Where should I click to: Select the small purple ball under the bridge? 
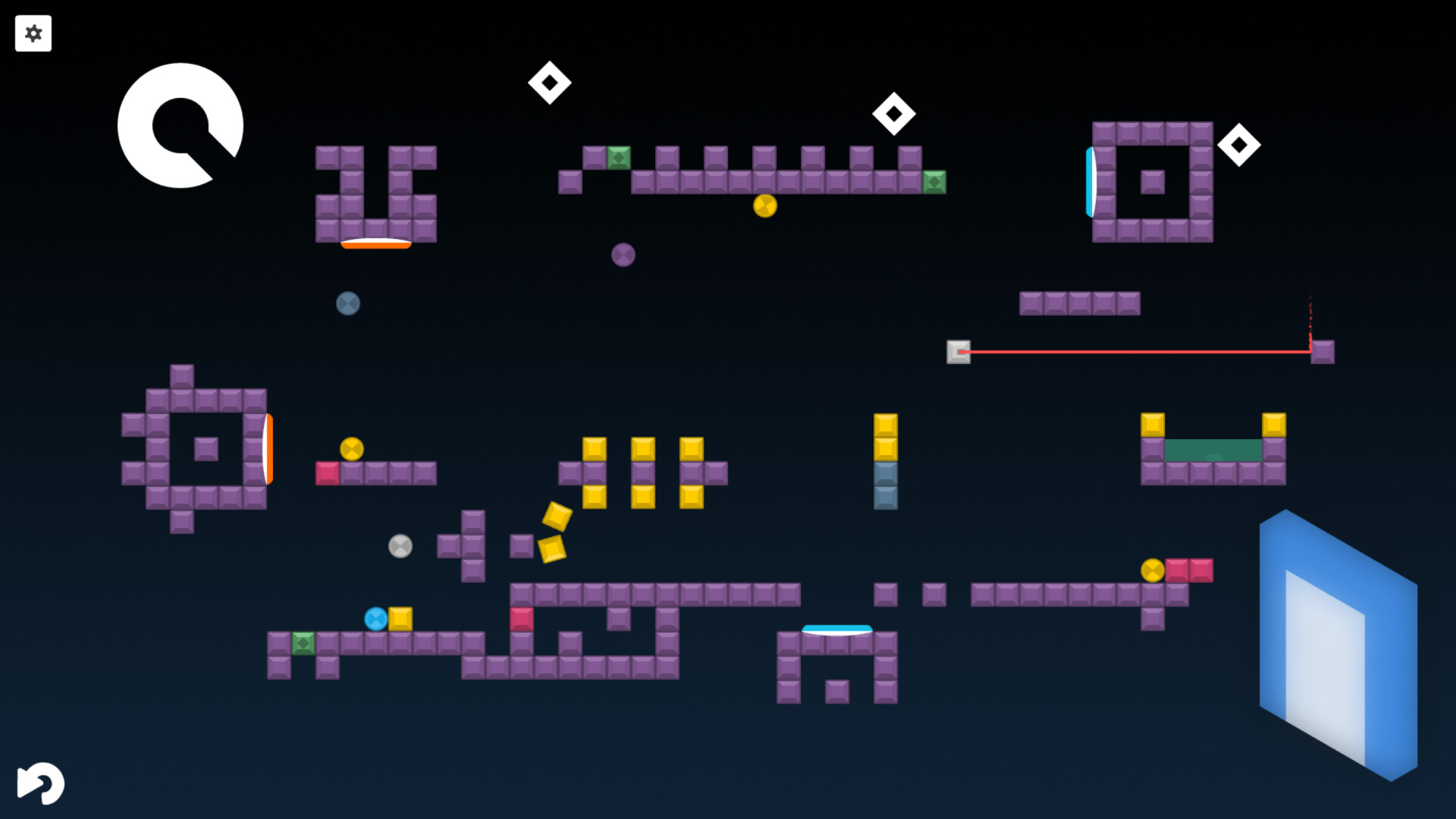(x=623, y=255)
